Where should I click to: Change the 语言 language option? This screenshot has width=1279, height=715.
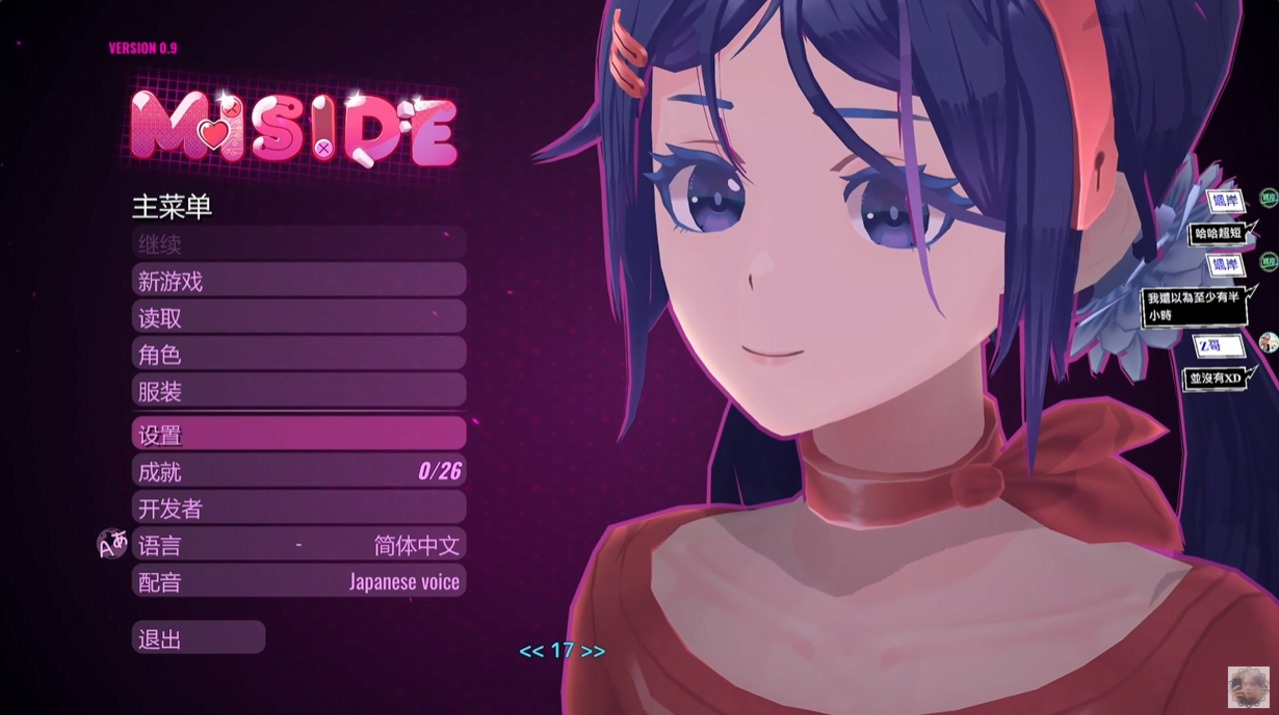tap(298, 545)
